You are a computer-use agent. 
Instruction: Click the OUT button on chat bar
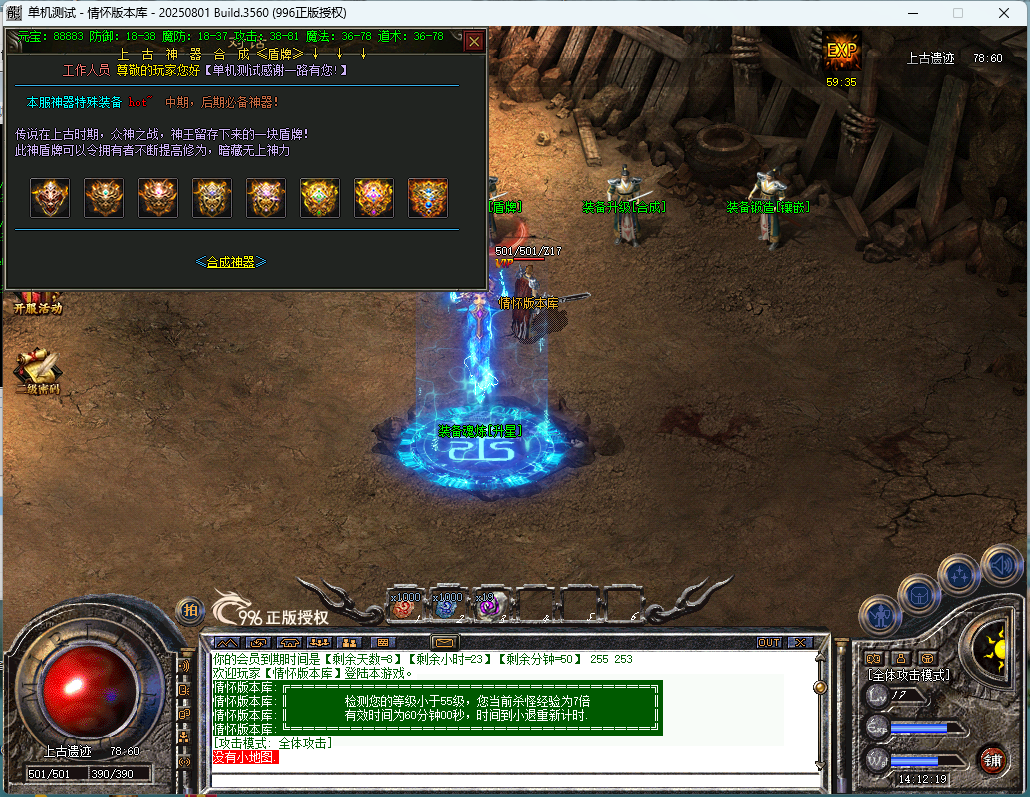[769, 642]
